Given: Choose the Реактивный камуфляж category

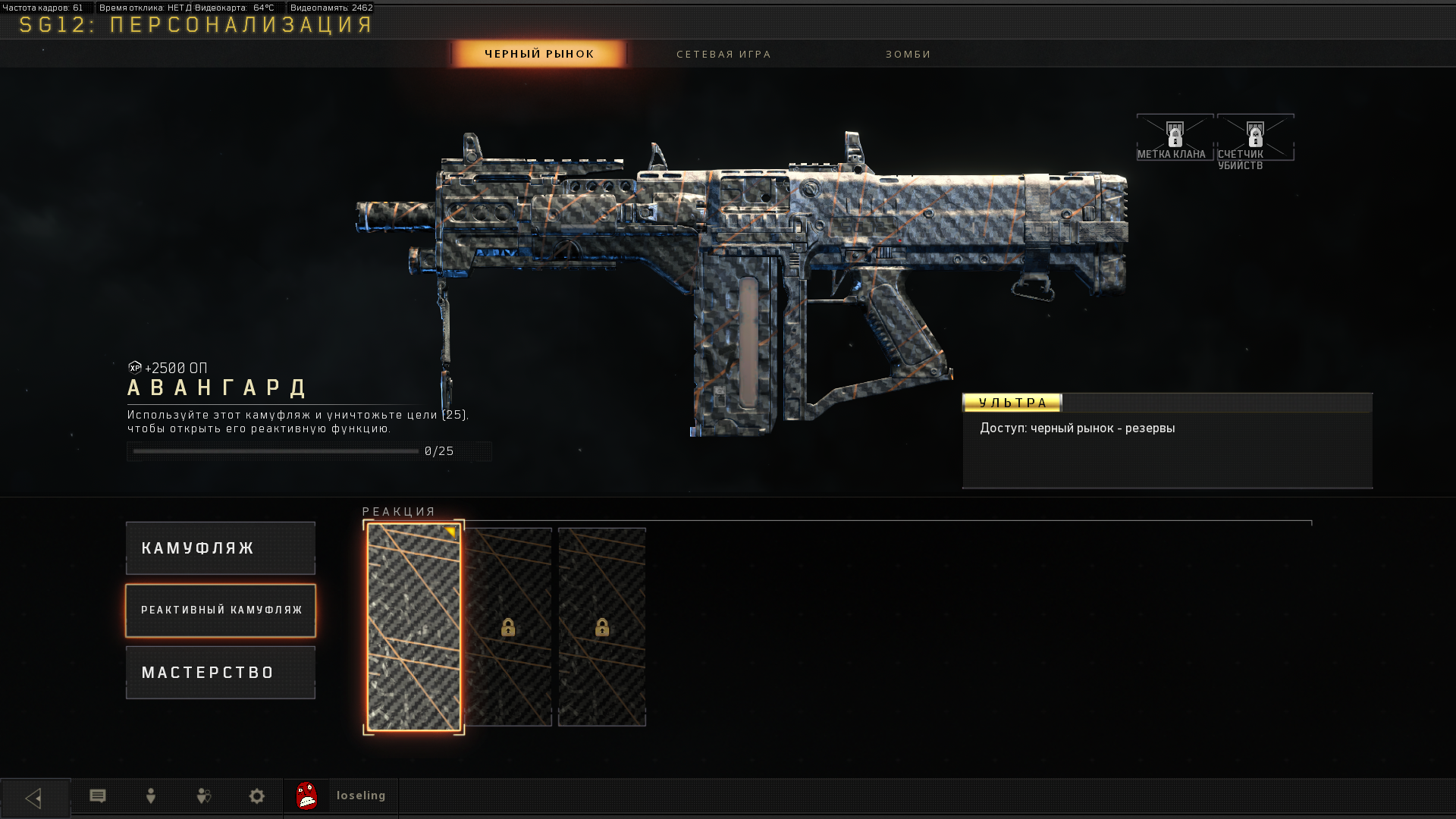Looking at the screenshot, I should click(x=221, y=610).
